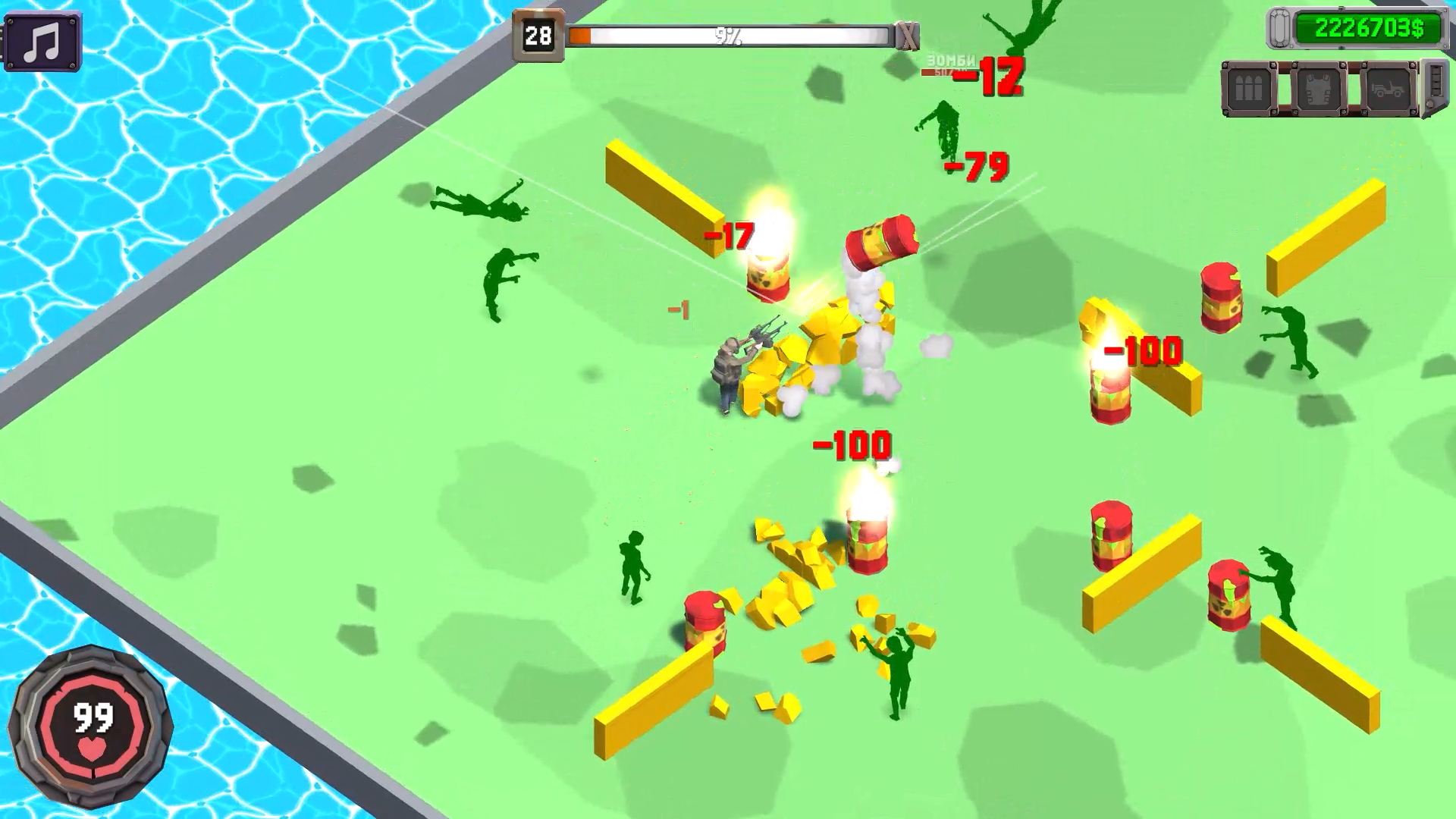Open the armor vest upgrade icon
Viewport: 1456px width, 819px height.
(x=1318, y=88)
